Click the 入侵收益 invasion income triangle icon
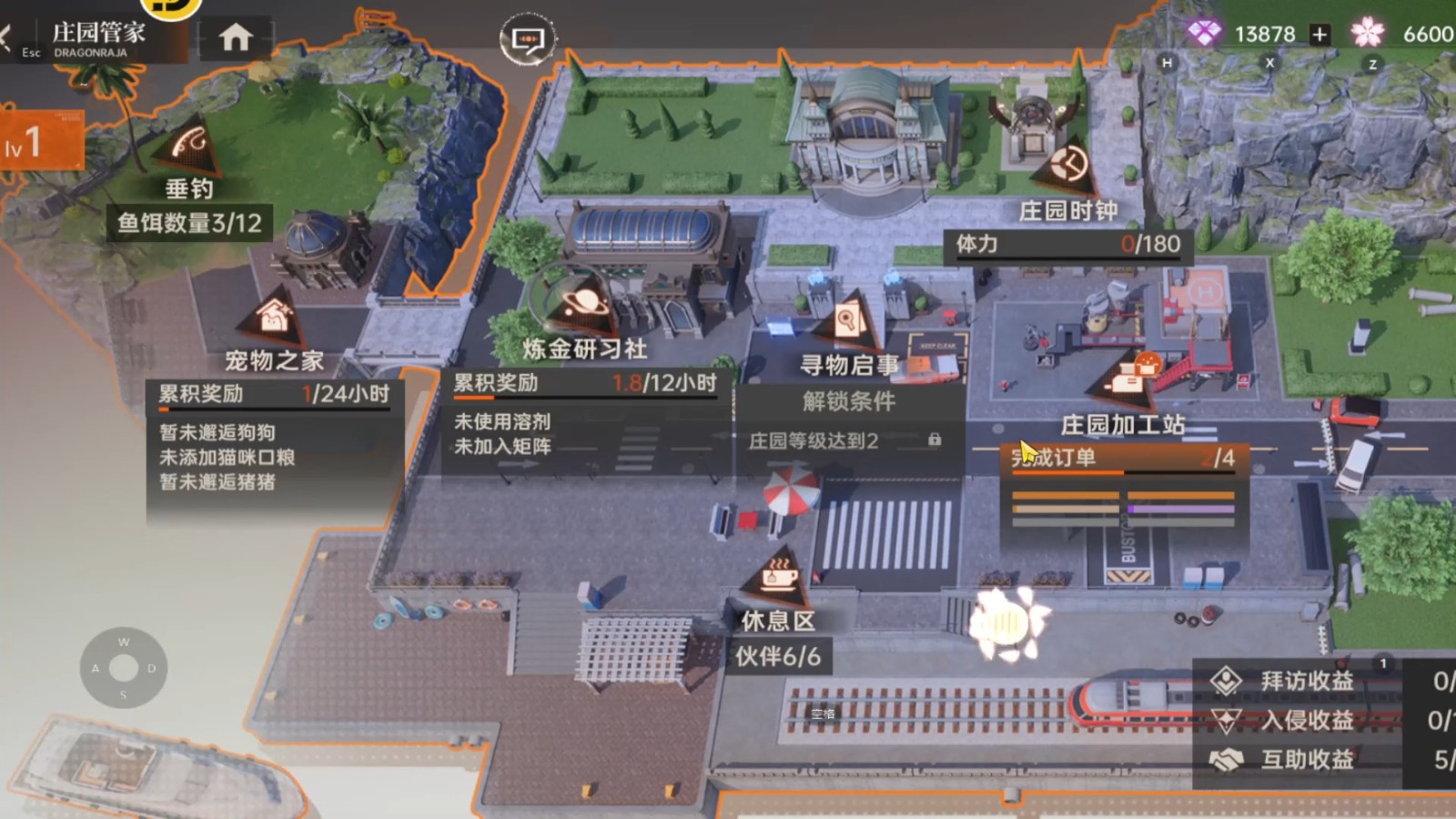The width and height of the screenshot is (1456, 819). pos(1228,721)
